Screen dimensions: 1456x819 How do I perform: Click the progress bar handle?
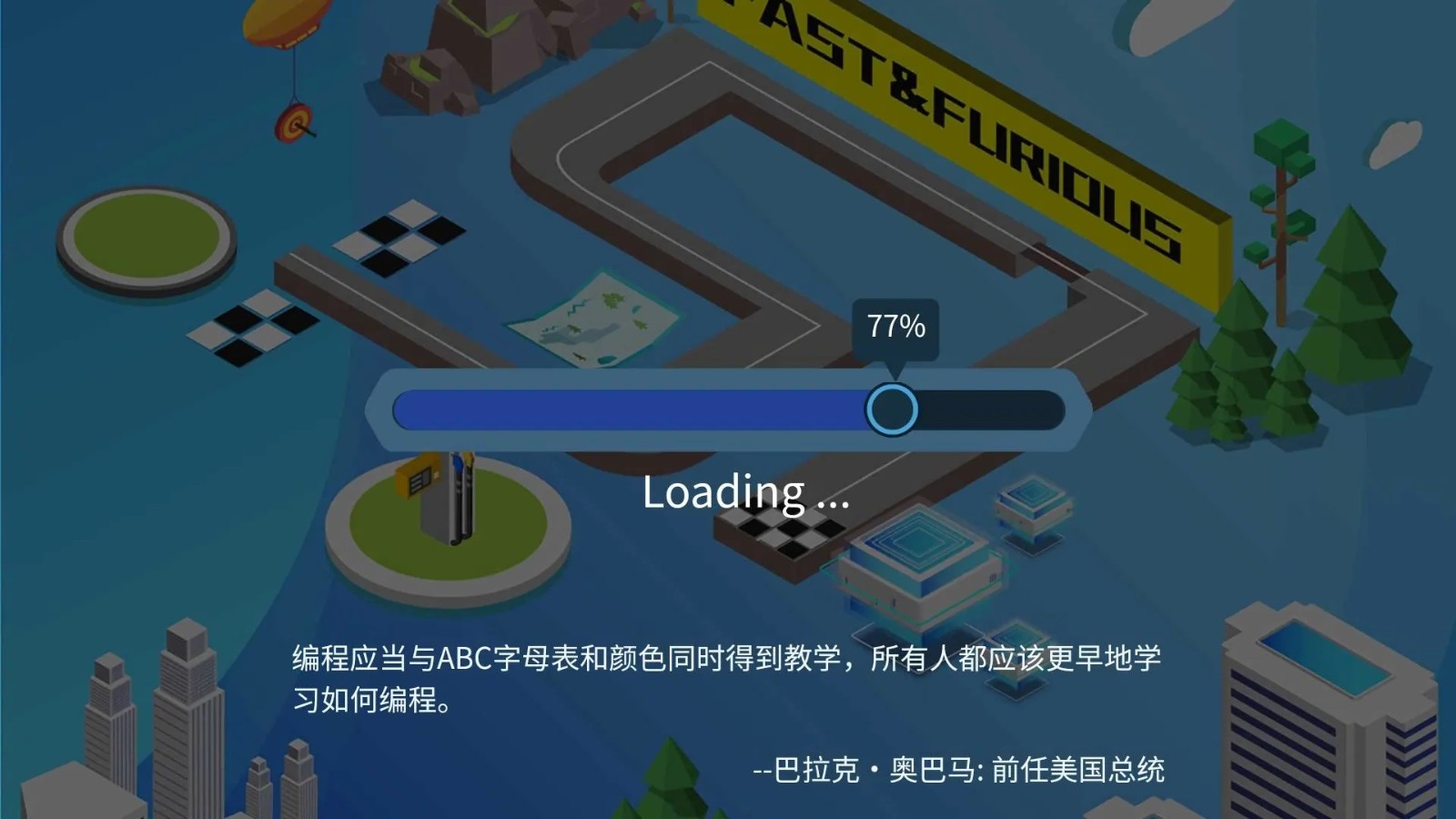893,409
